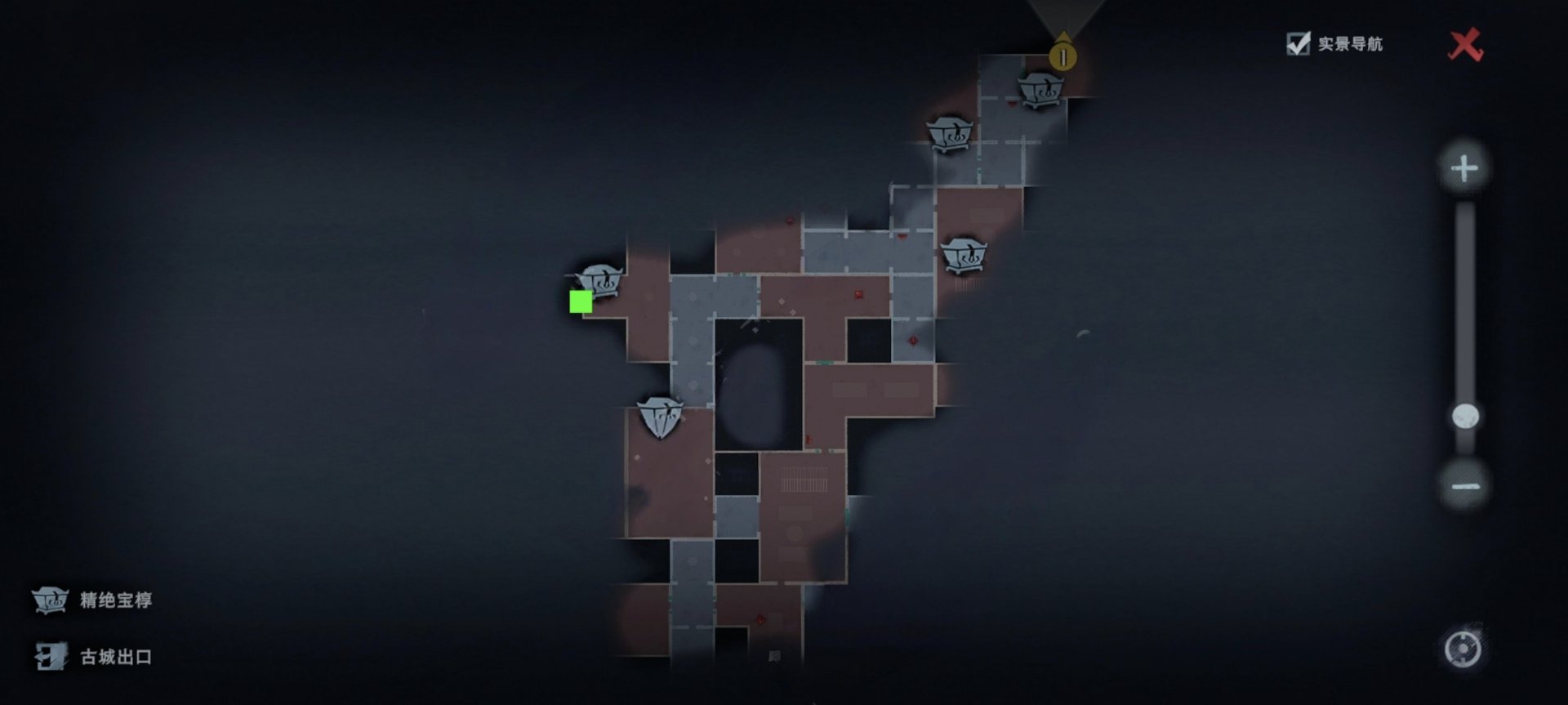Select the 精绝宝椁 legend entry

pos(92,600)
